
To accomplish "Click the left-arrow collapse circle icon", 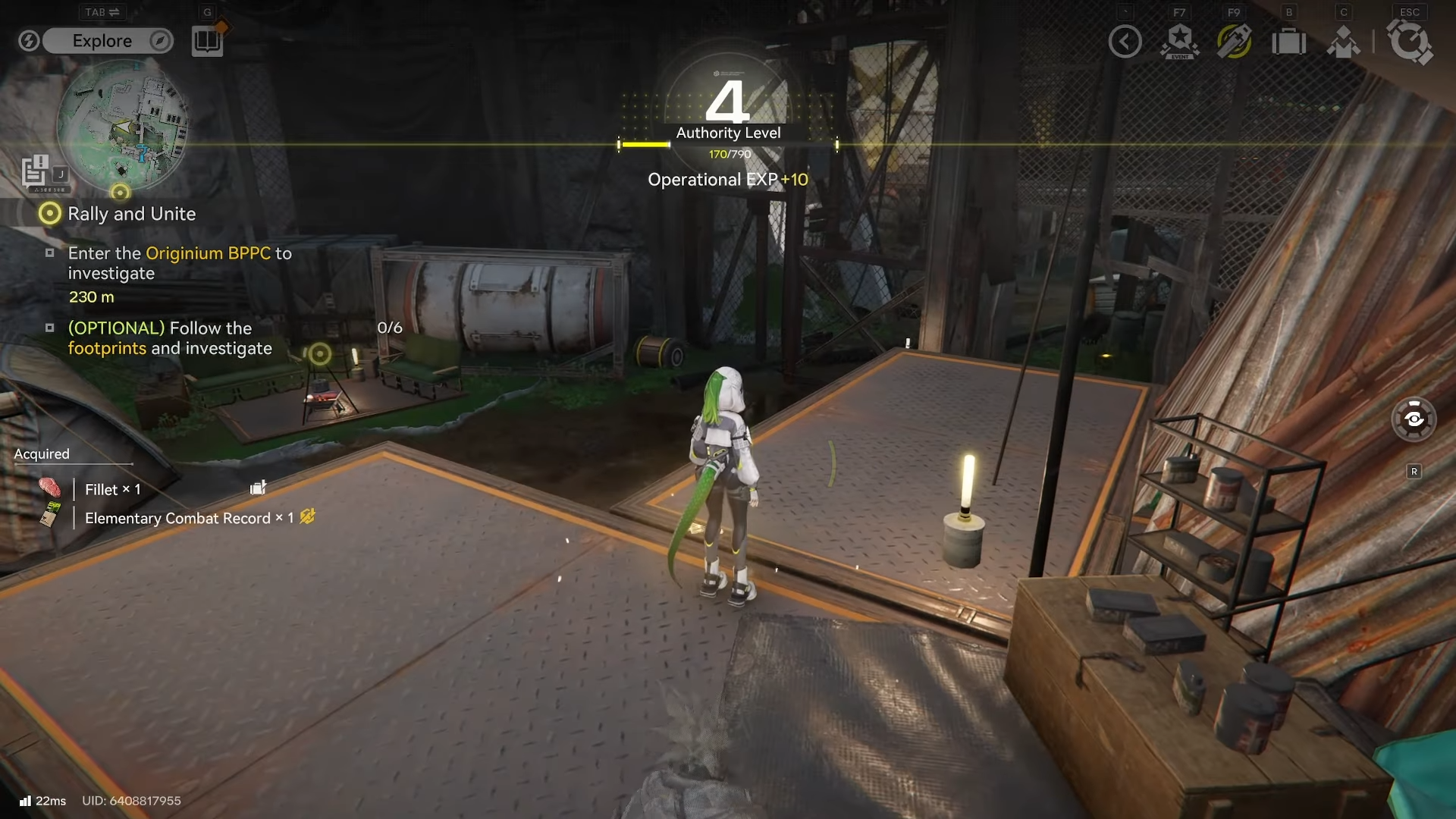I will pos(1125,42).
